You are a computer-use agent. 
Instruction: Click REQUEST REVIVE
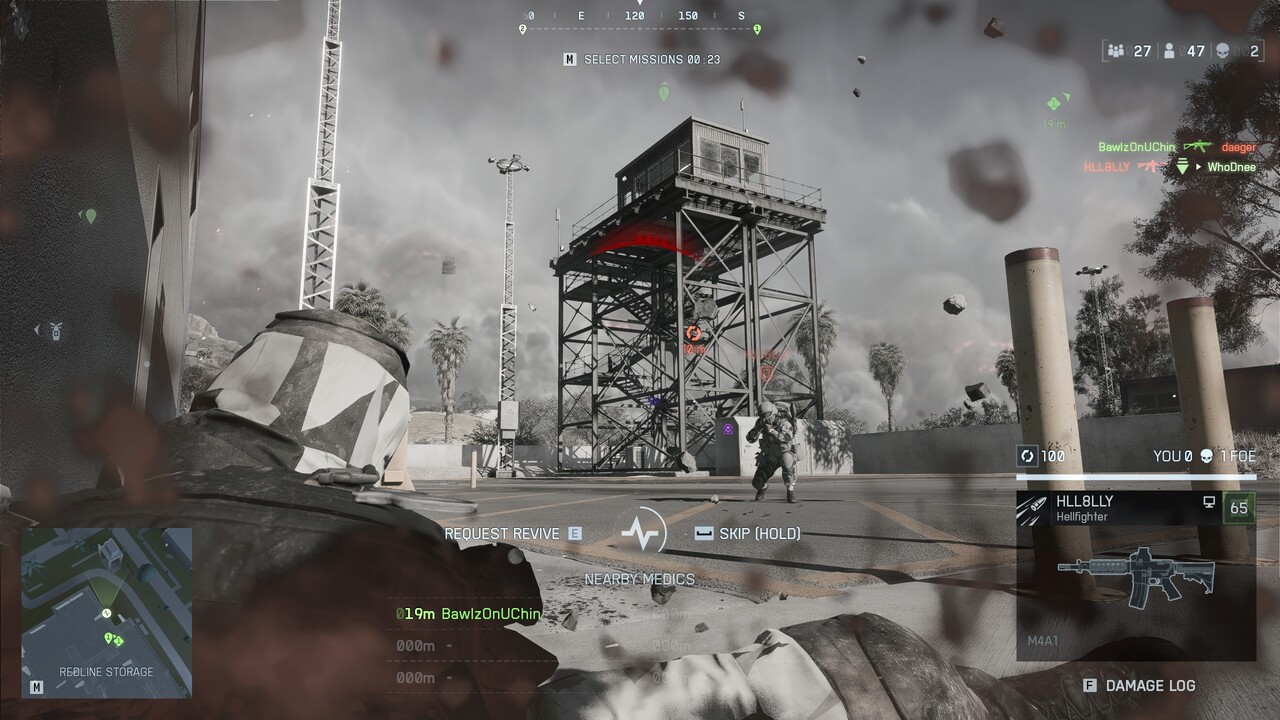(x=503, y=533)
